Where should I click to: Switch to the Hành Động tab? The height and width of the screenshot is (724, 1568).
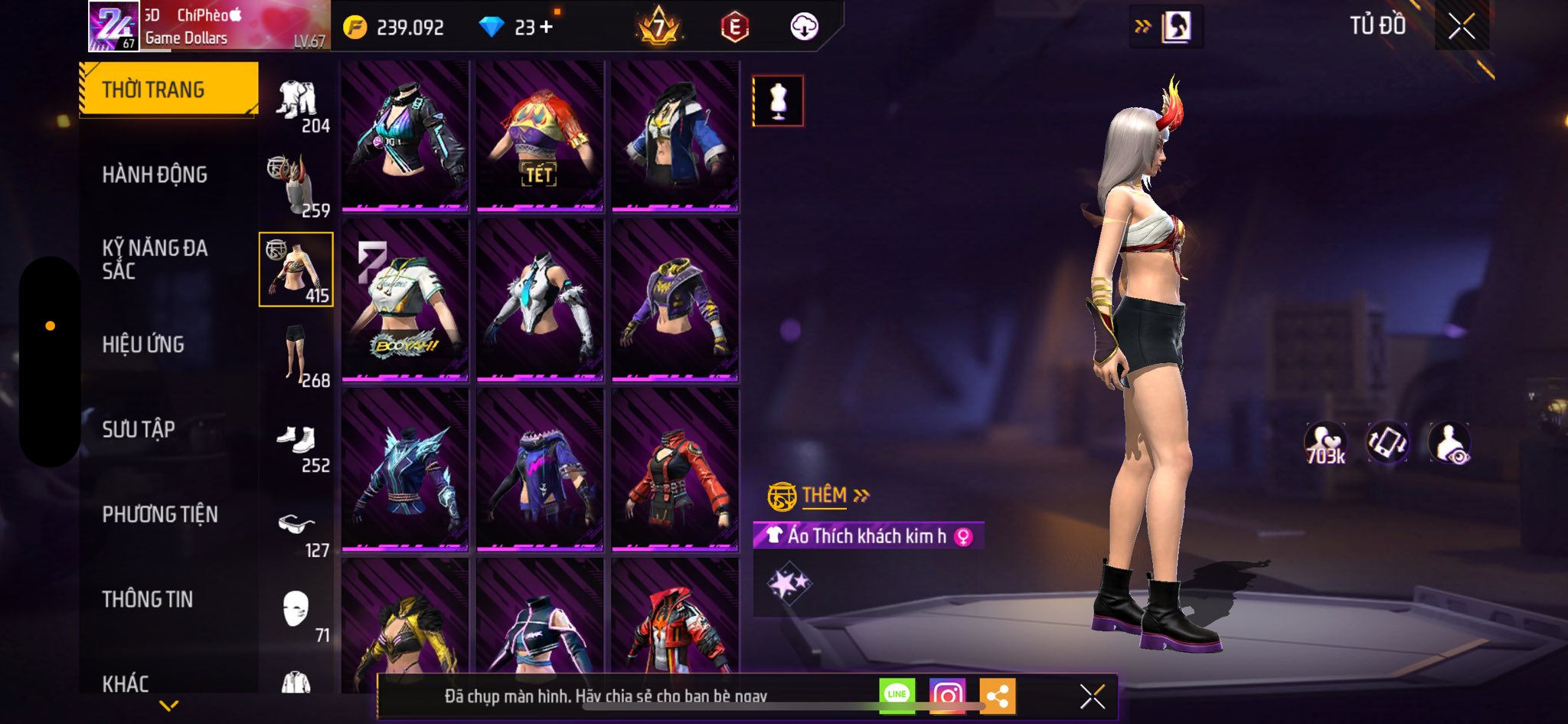click(155, 175)
